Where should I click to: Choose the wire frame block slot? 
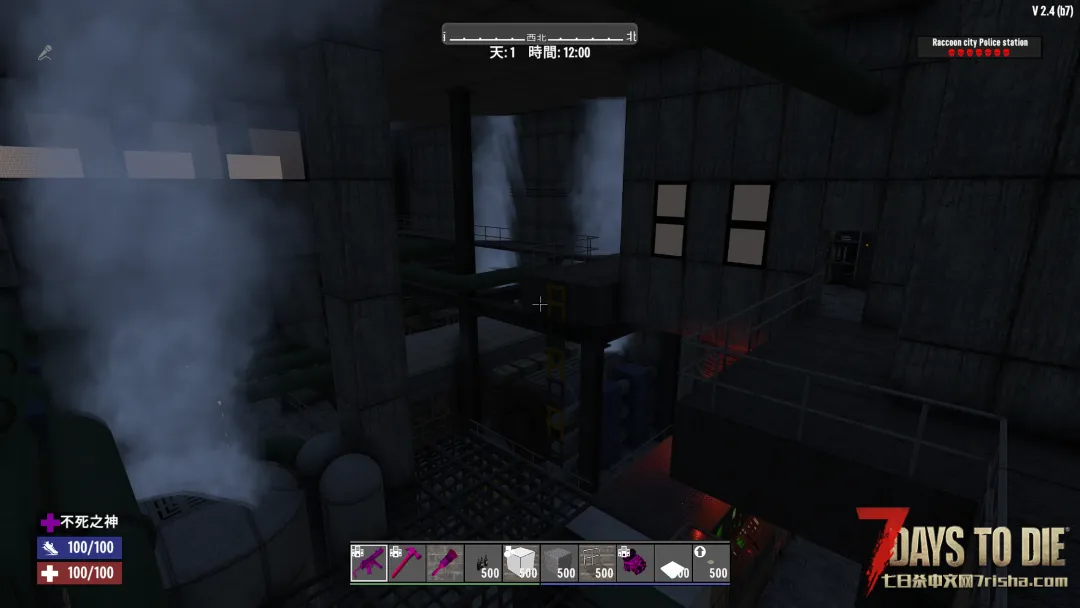point(597,563)
